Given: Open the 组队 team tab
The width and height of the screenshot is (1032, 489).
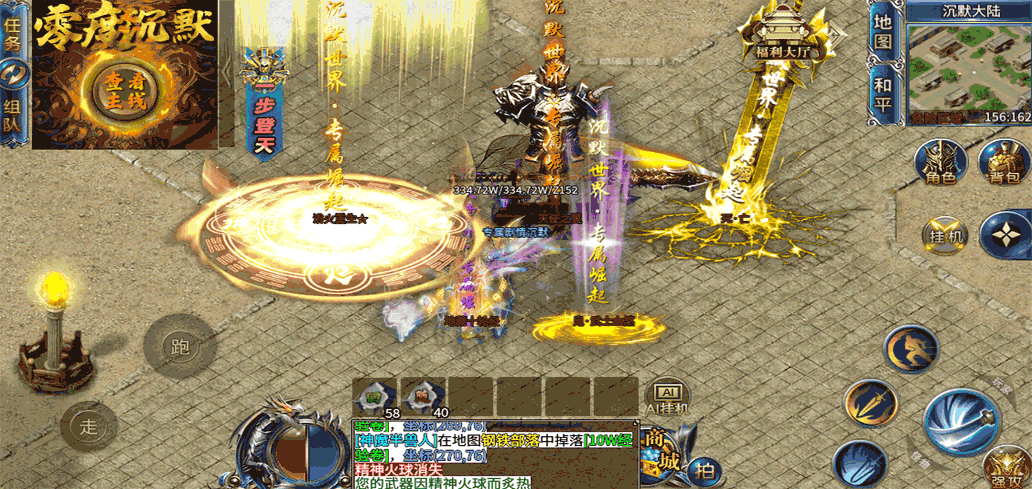Looking at the screenshot, I should [12, 110].
